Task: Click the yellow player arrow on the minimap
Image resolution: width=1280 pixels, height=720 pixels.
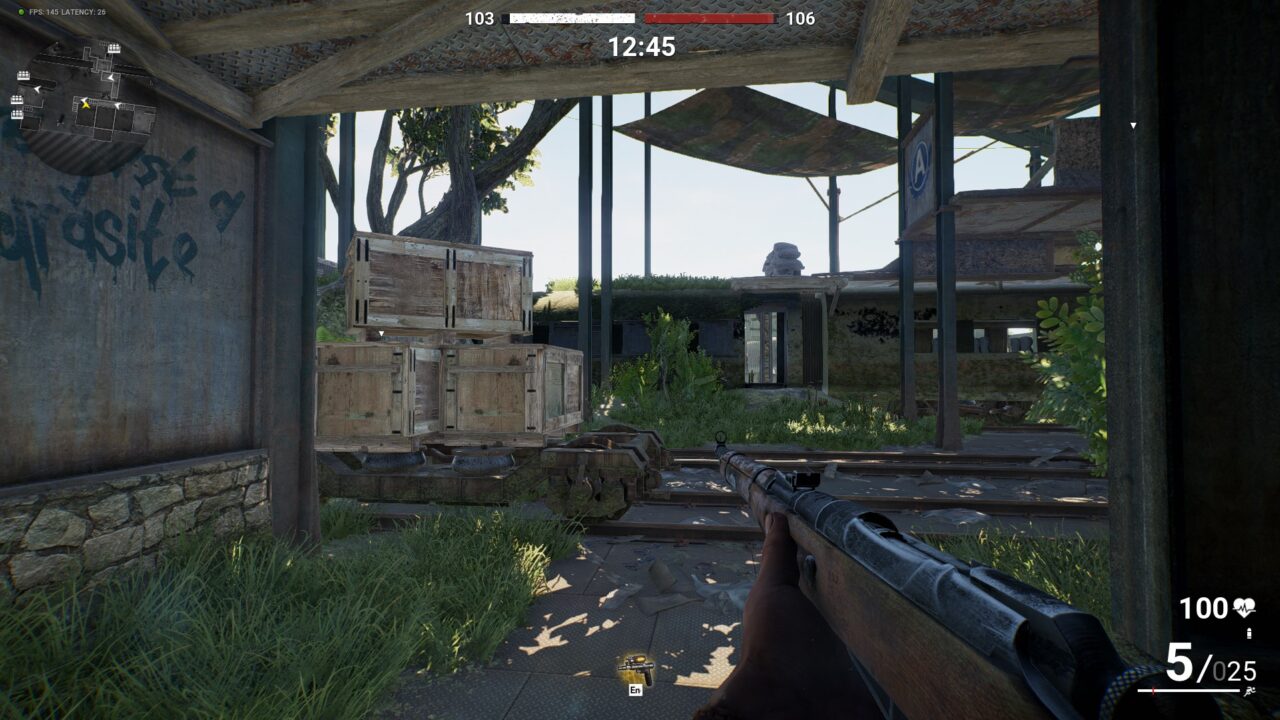Action: click(x=86, y=105)
